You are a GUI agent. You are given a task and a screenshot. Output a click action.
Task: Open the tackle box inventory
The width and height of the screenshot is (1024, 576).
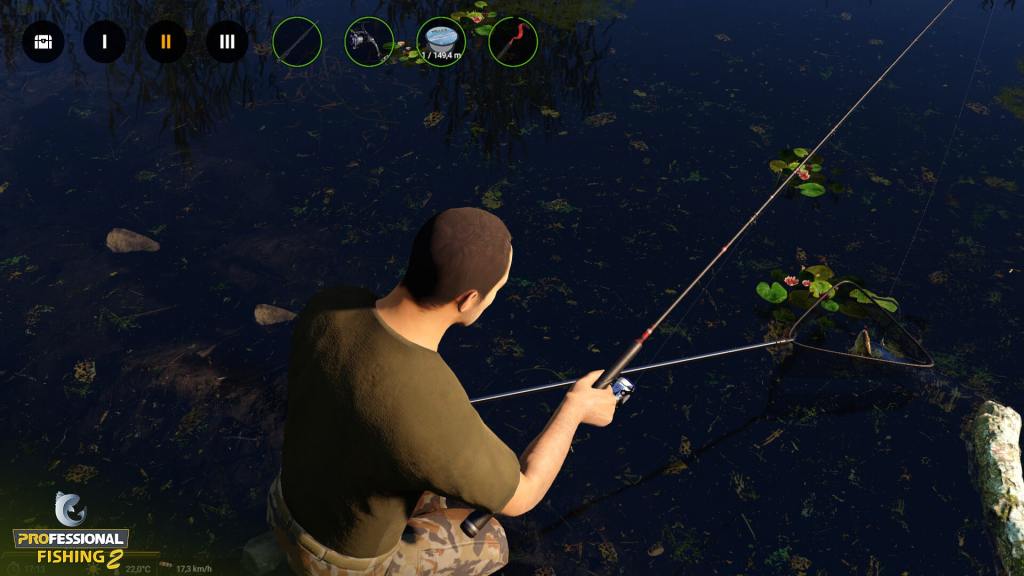(x=43, y=42)
